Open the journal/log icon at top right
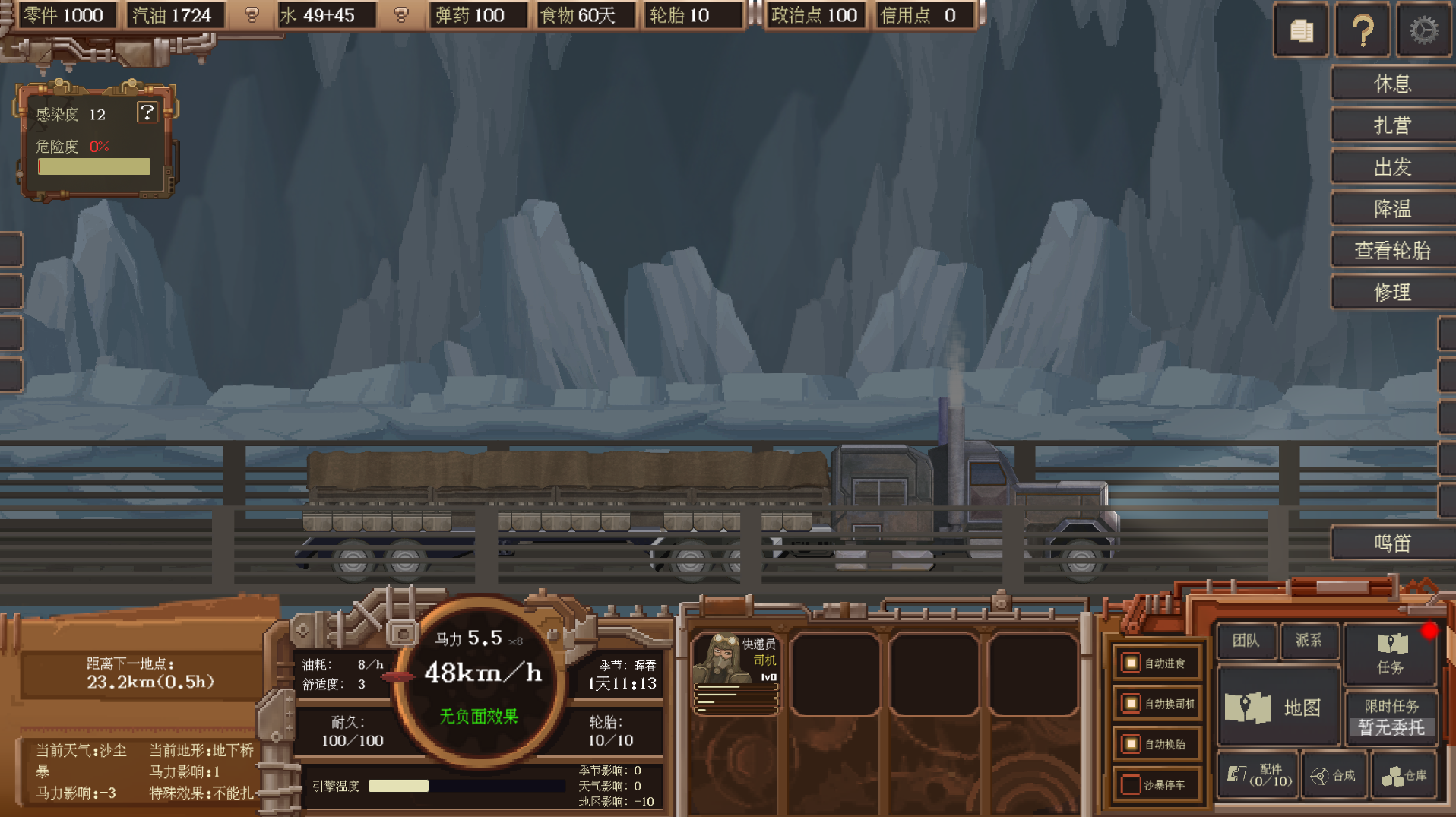 click(1300, 30)
